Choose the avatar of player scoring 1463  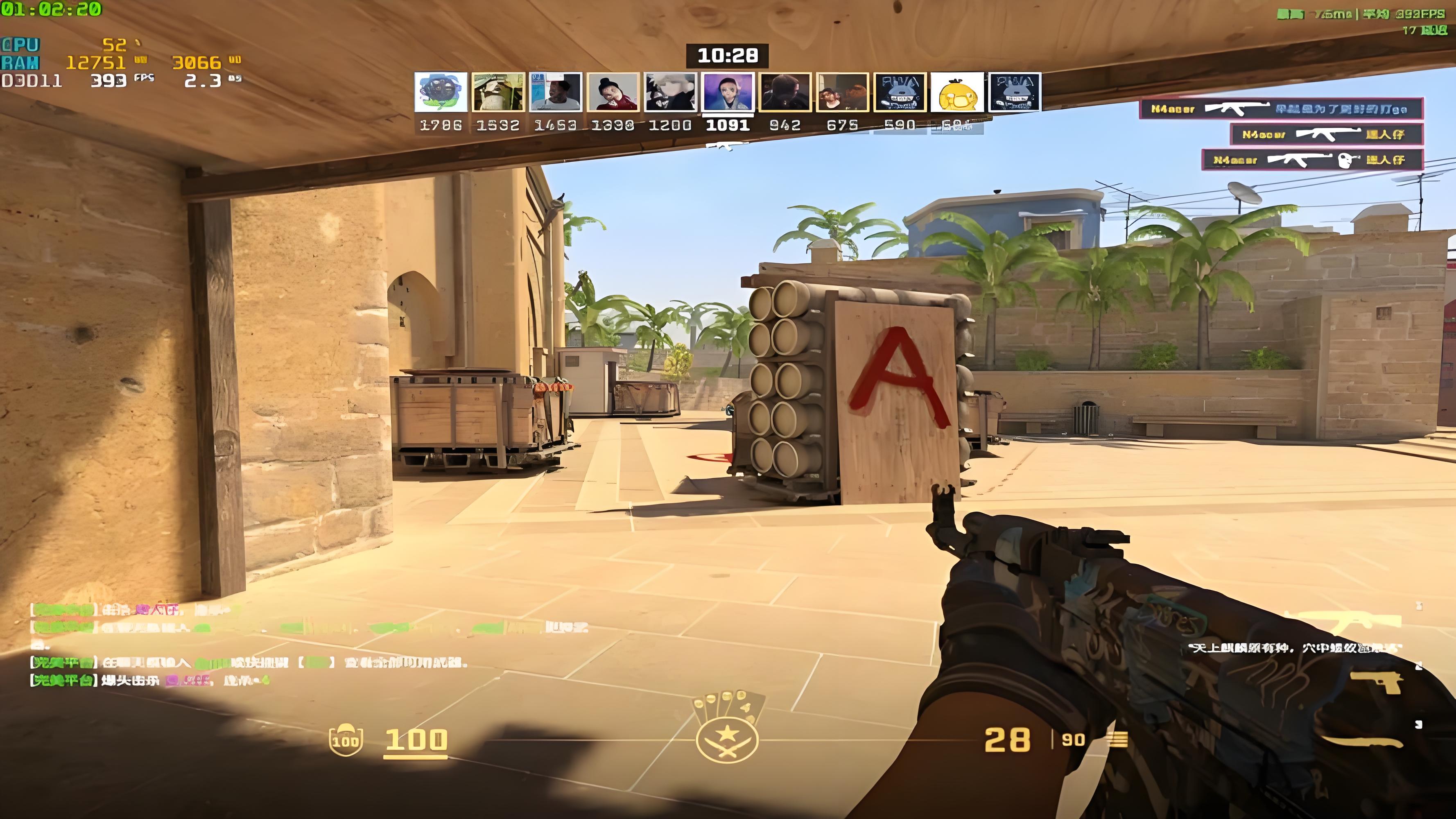click(x=556, y=92)
